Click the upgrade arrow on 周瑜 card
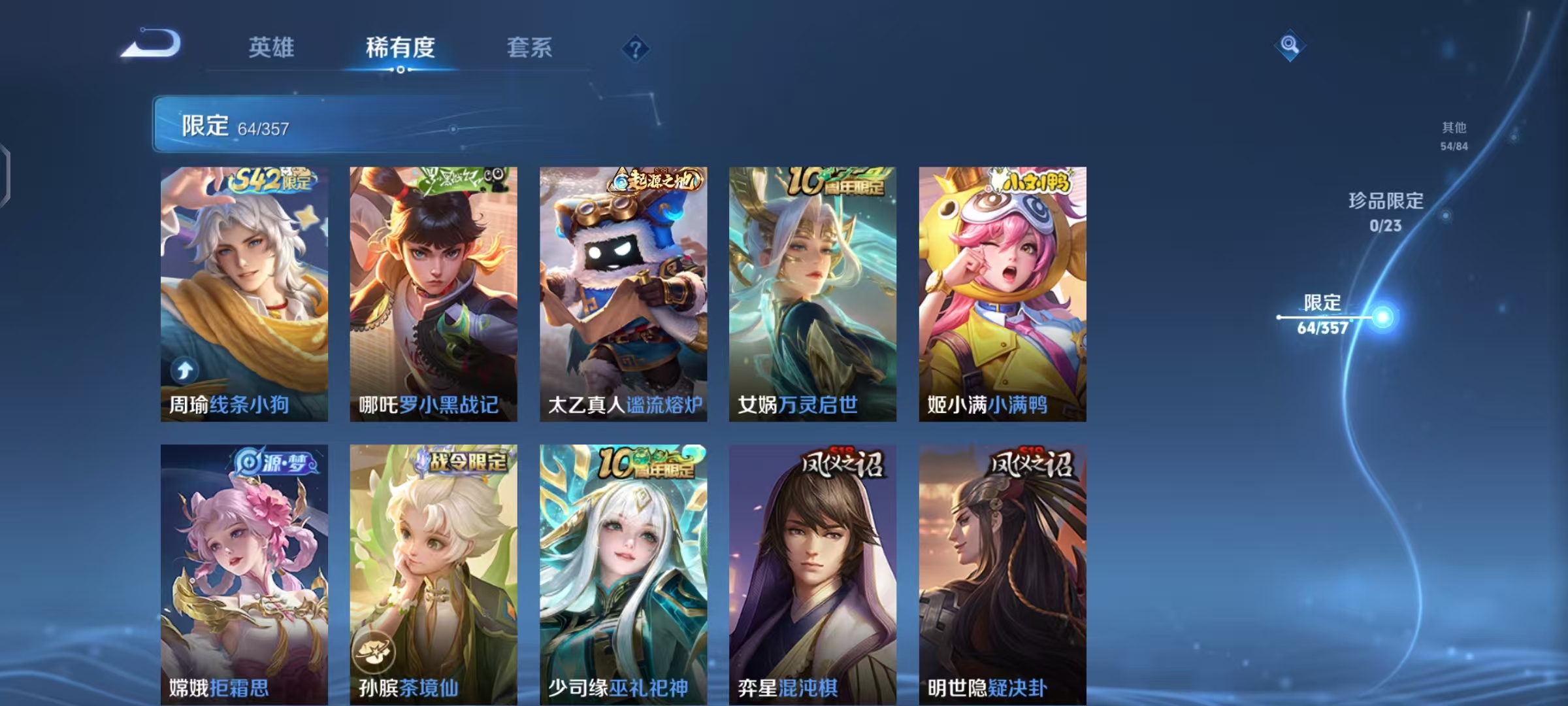 pyautogui.click(x=184, y=370)
